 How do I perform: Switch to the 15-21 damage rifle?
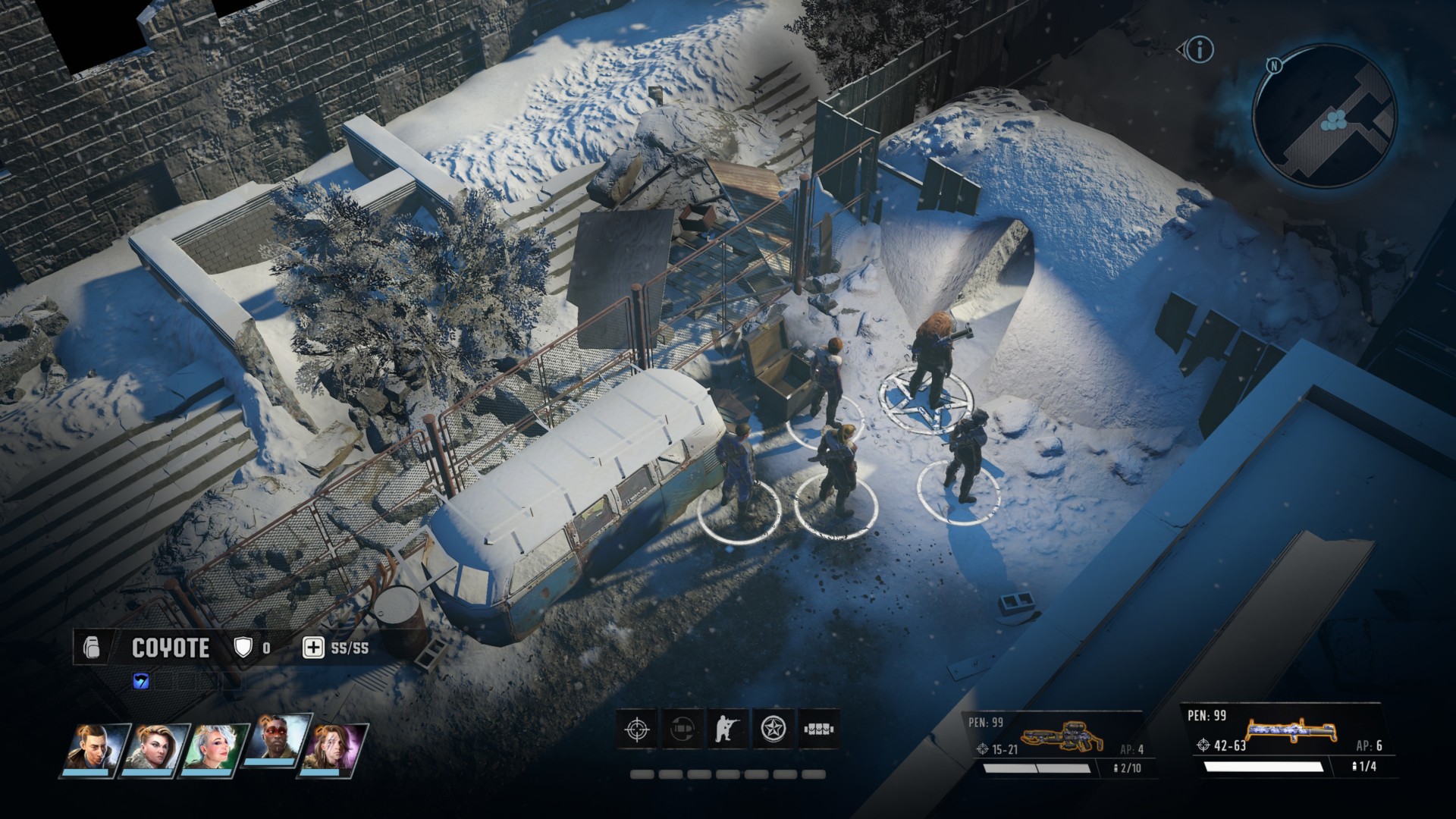[x=1054, y=745]
